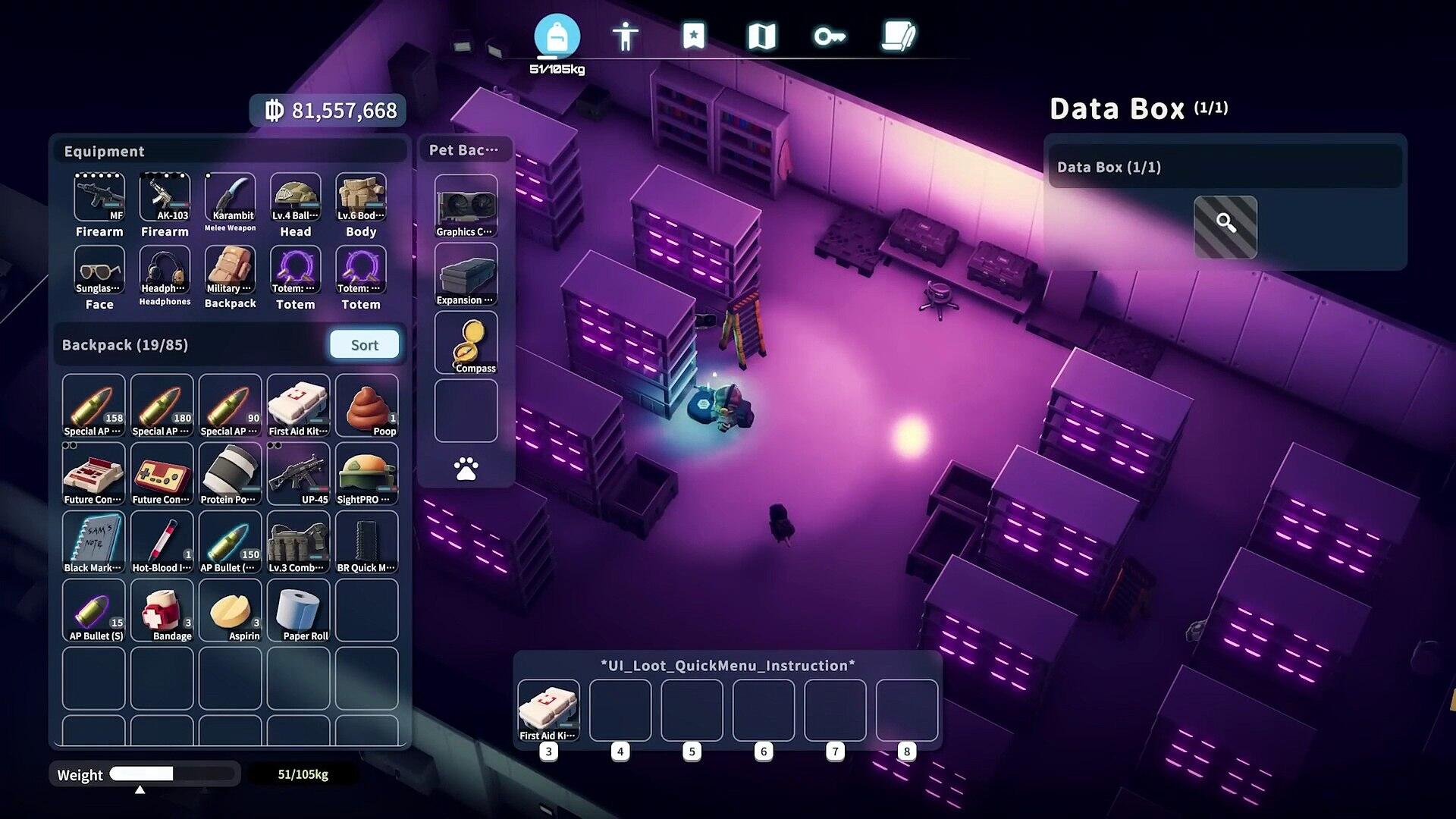The width and height of the screenshot is (1456, 819).
Task: Click the Aspirin stack
Action: [230, 610]
